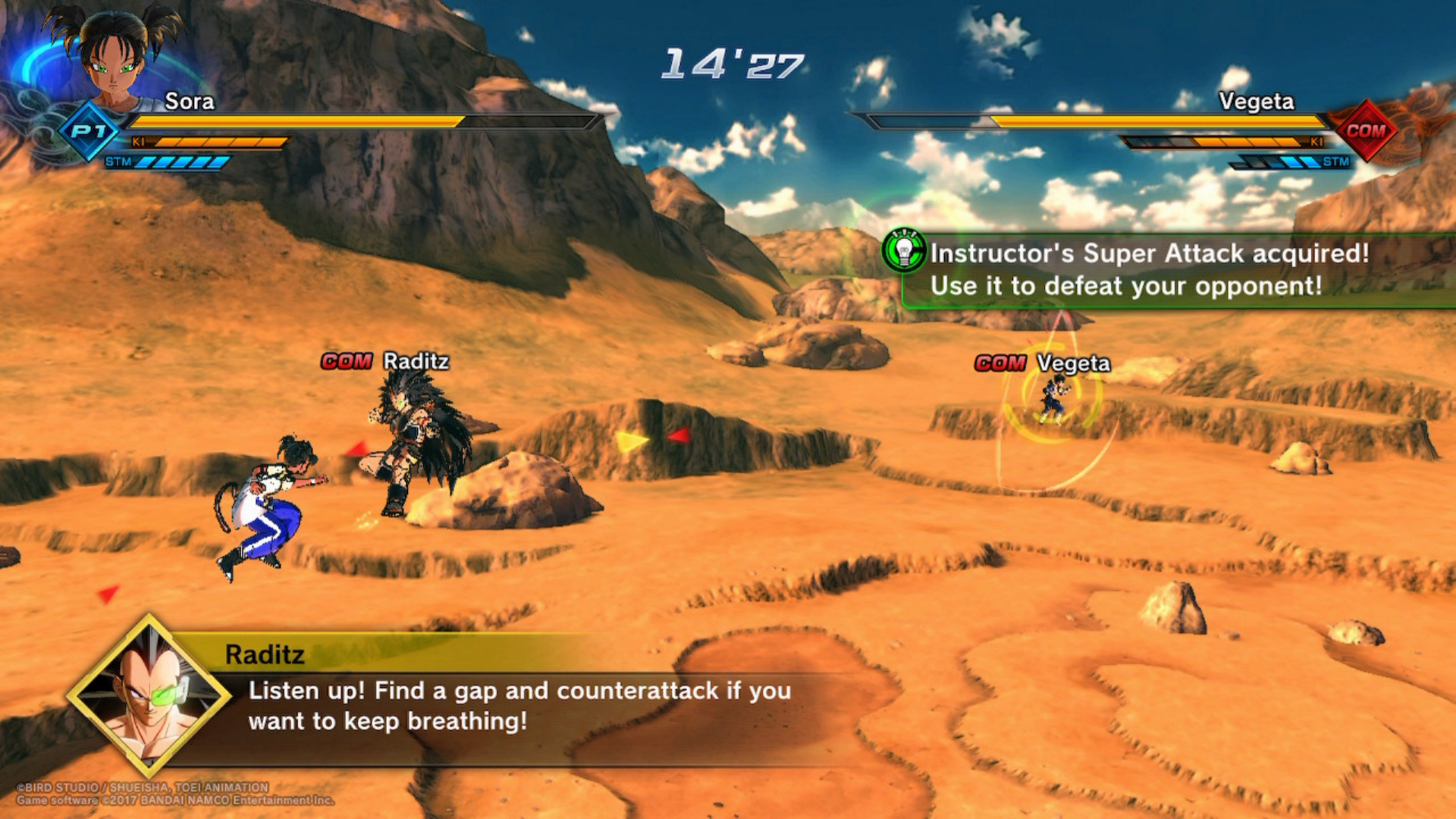Click Sora's character portrait
The height and width of the screenshot is (819, 1456).
[x=114, y=55]
